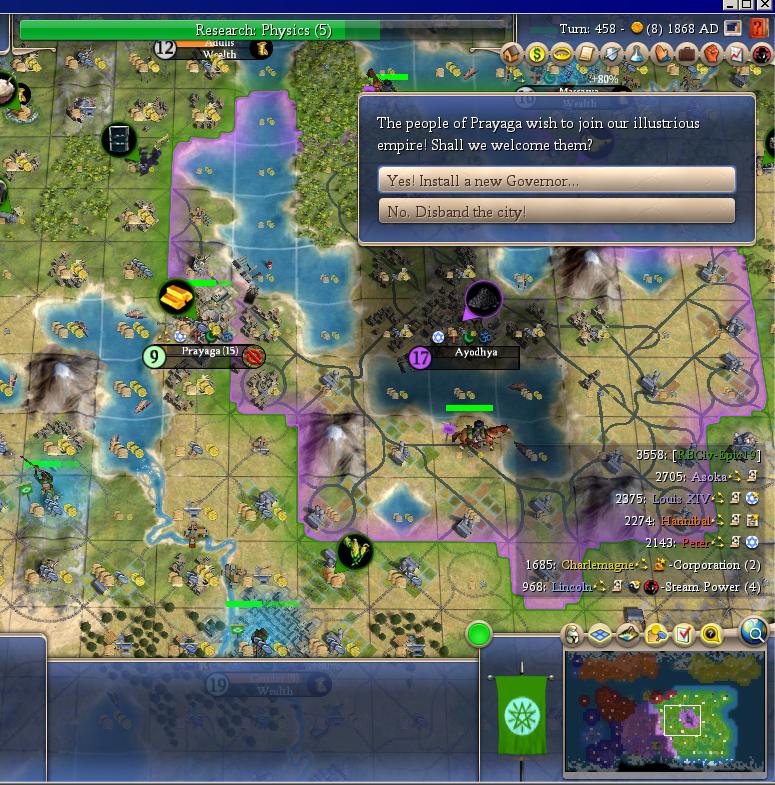Image resolution: width=775 pixels, height=785 pixels.
Task: Click the world minimap
Action: (x=664, y=710)
